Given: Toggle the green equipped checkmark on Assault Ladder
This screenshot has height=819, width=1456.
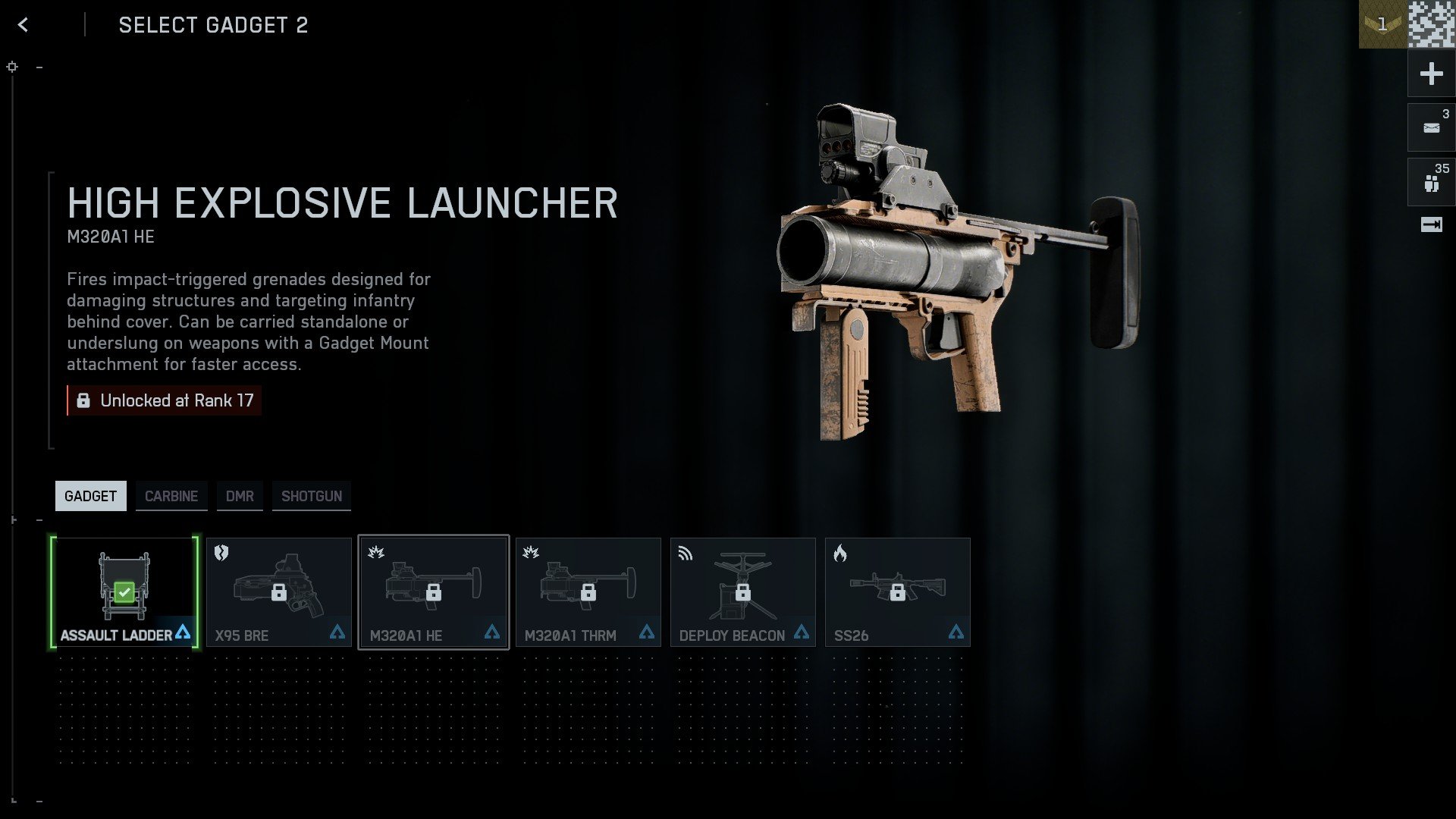Looking at the screenshot, I should click(124, 592).
